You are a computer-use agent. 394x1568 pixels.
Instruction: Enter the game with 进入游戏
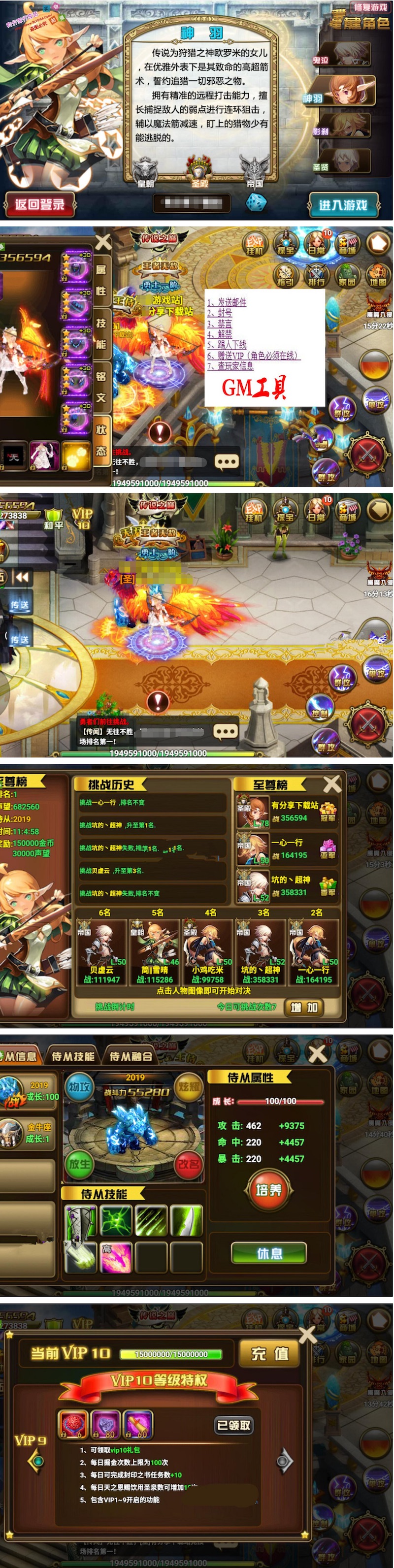pyautogui.click(x=343, y=204)
